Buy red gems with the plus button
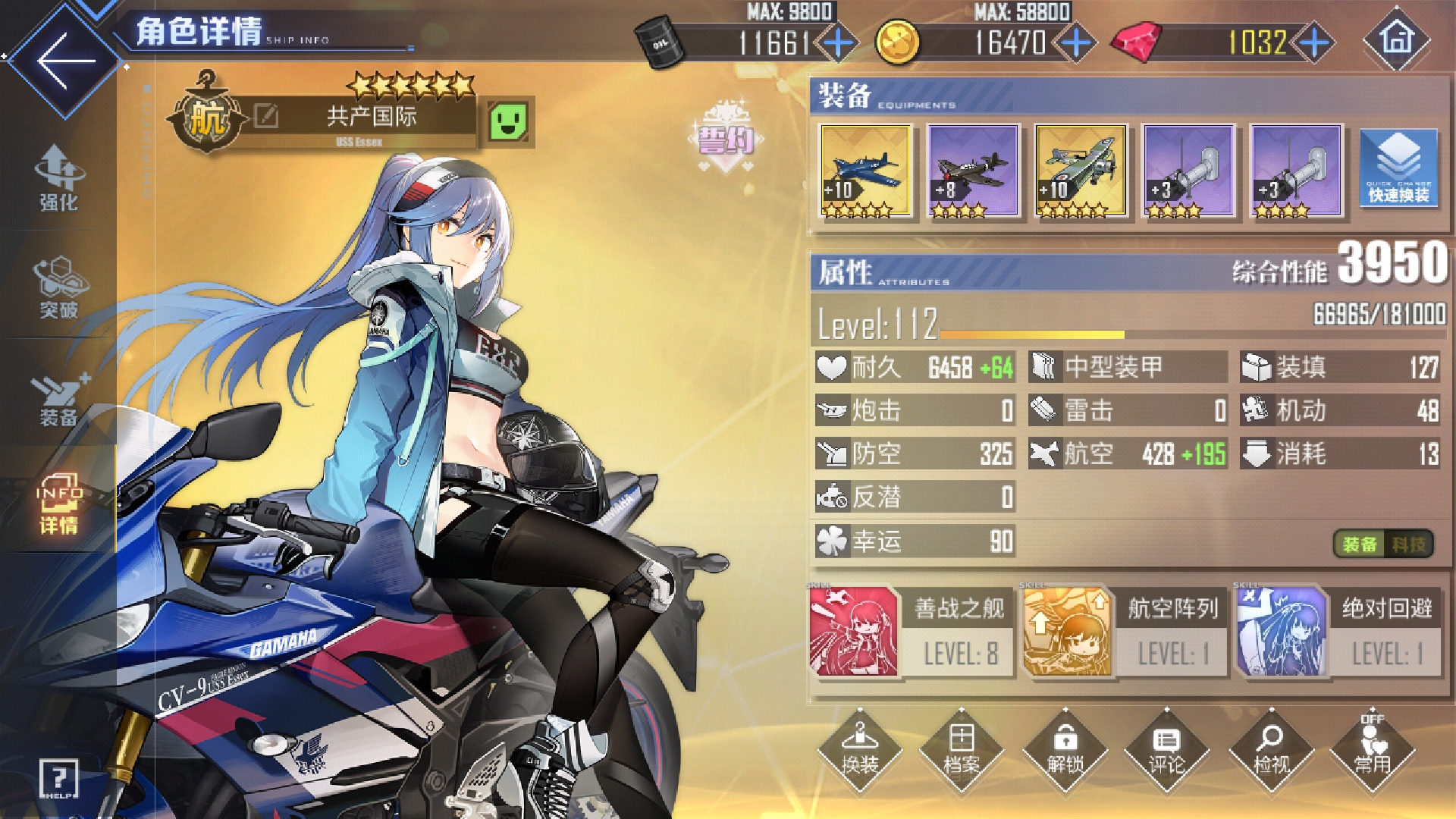The width and height of the screenshot is (1456, 819). coord(1313,43)
